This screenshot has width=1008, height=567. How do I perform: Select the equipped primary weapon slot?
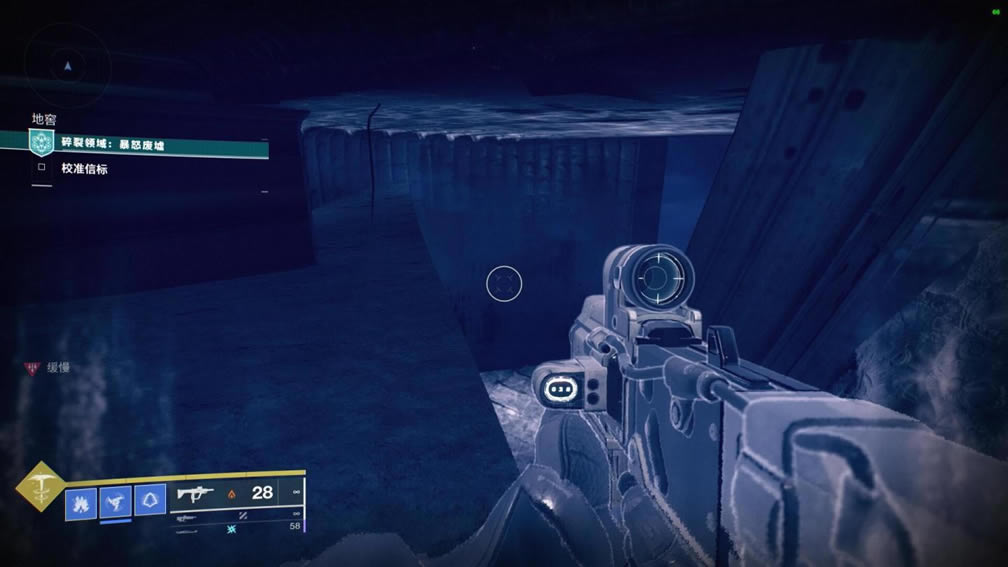236,493
